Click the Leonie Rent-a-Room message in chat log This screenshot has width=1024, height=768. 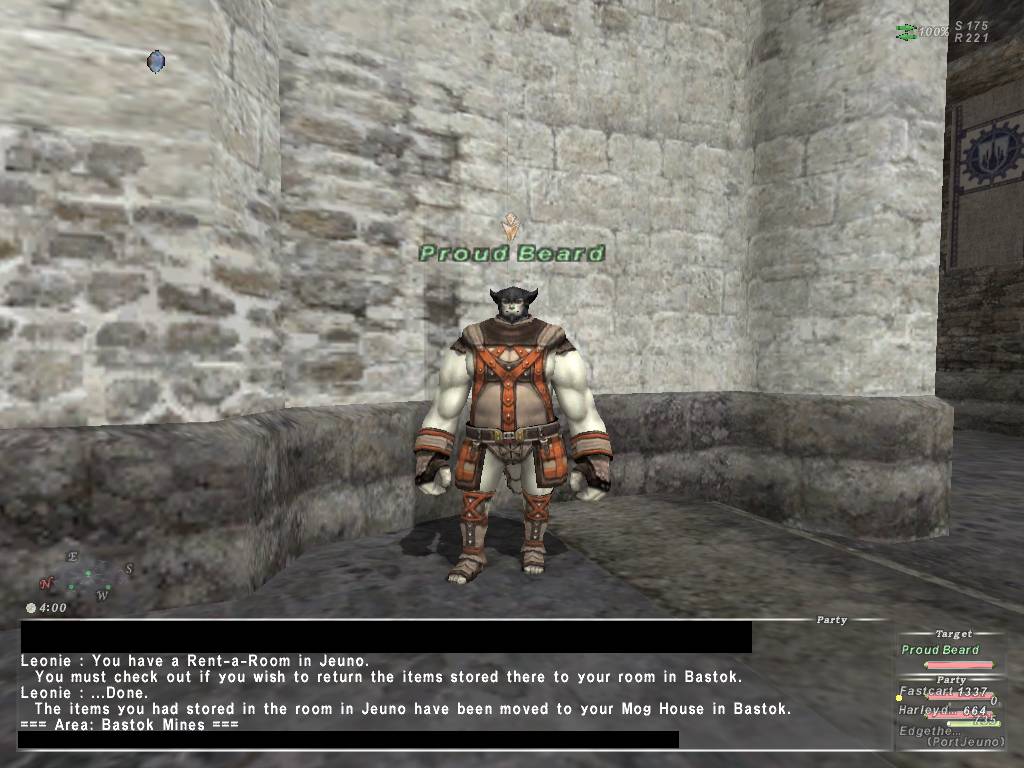click(195, 660)
